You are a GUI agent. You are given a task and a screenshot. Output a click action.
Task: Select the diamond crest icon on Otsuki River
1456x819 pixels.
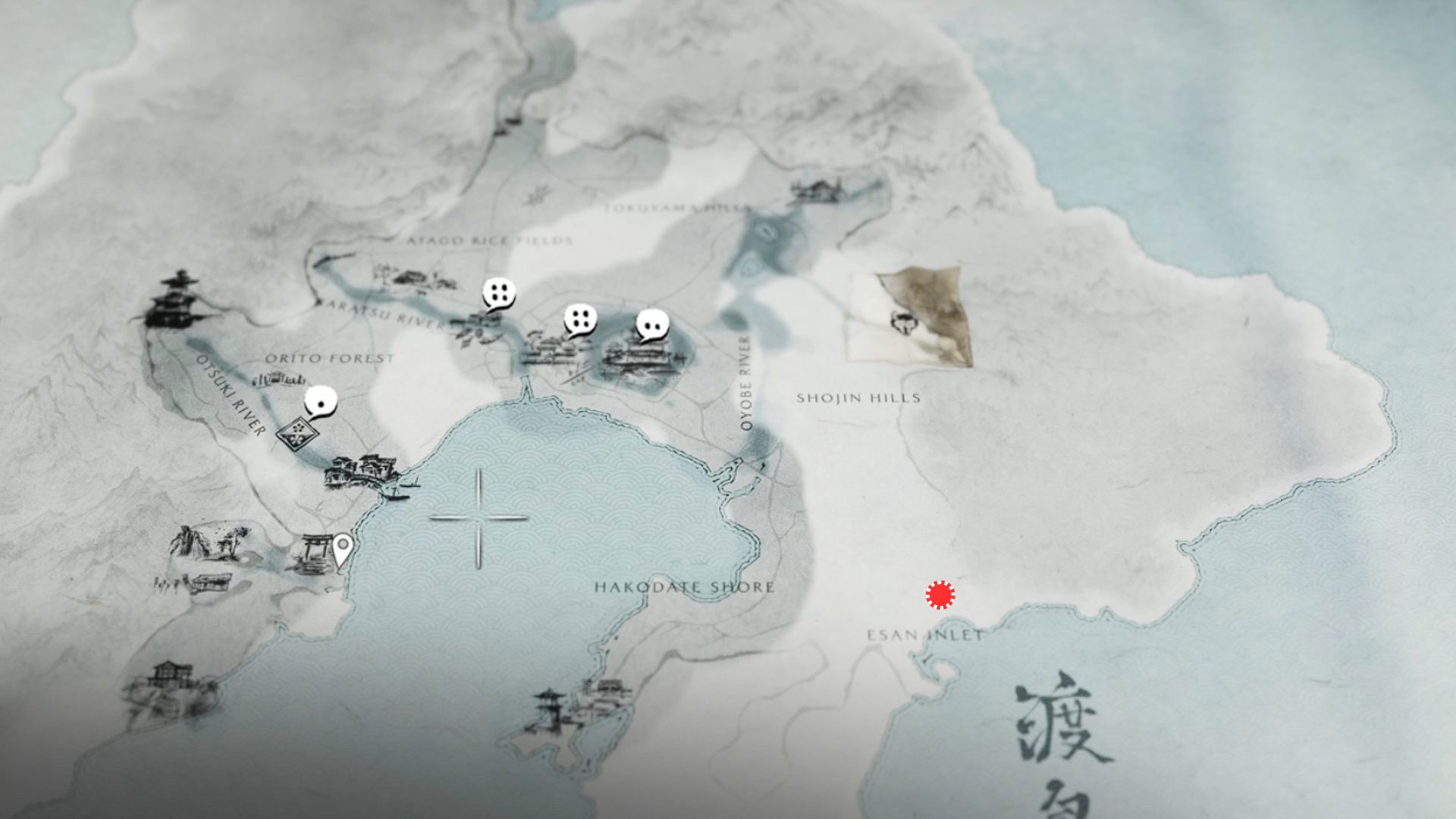[297, 435]
